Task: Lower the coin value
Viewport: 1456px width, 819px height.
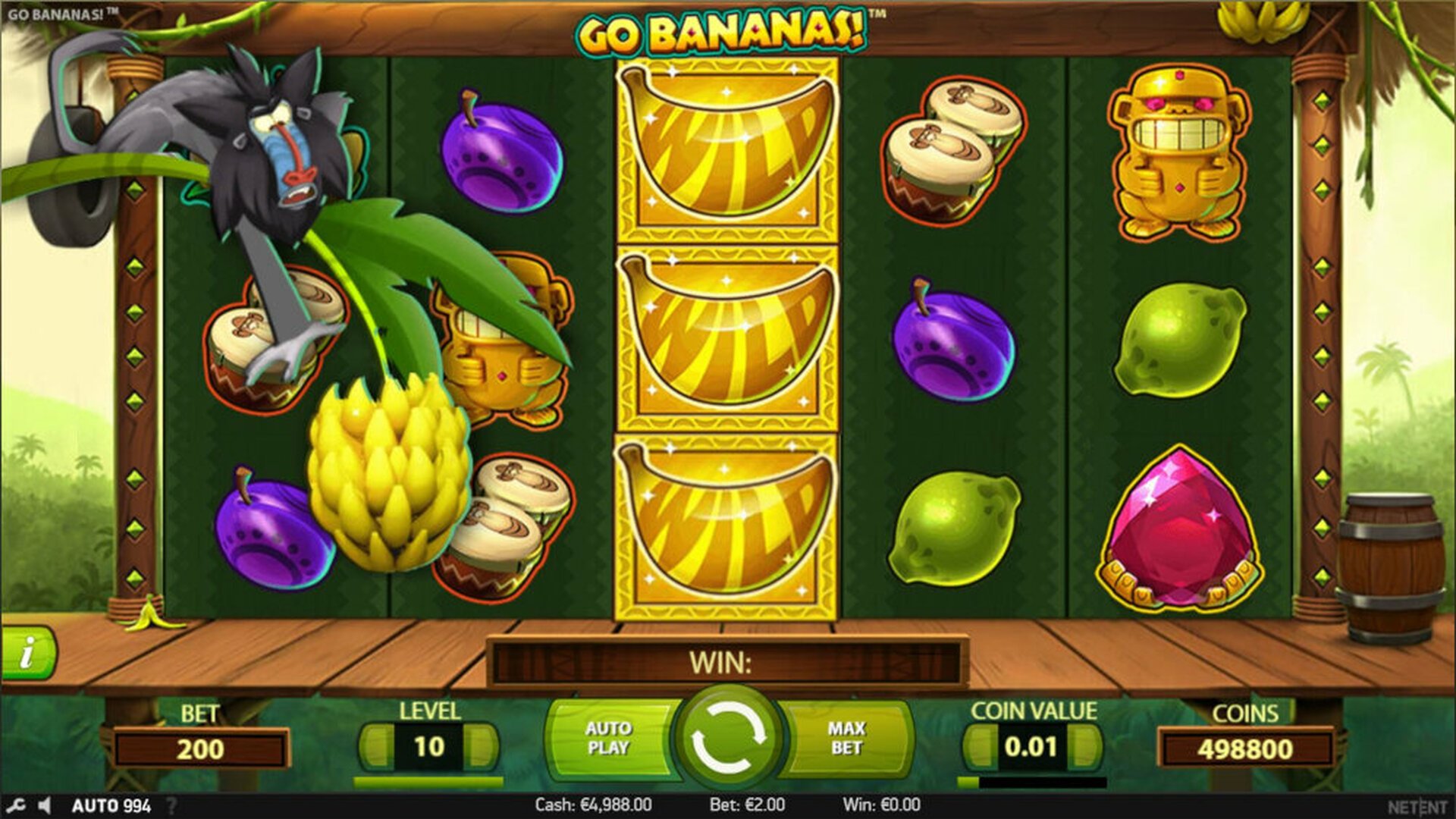Action: [x=978, y=747]
